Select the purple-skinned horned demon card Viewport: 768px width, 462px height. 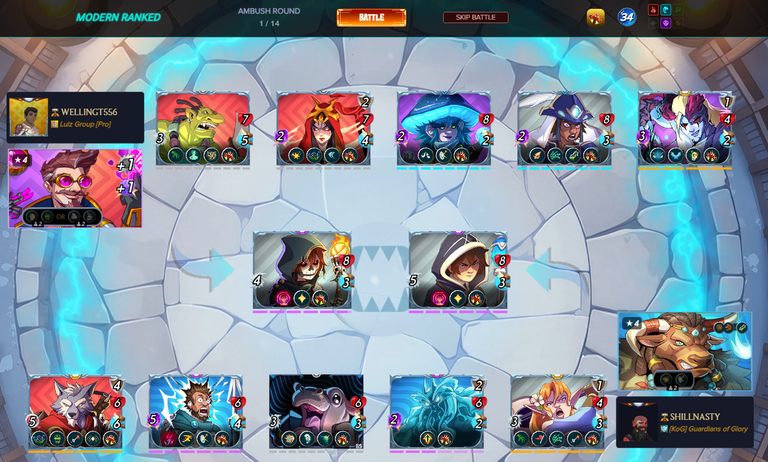coord(686,128)
